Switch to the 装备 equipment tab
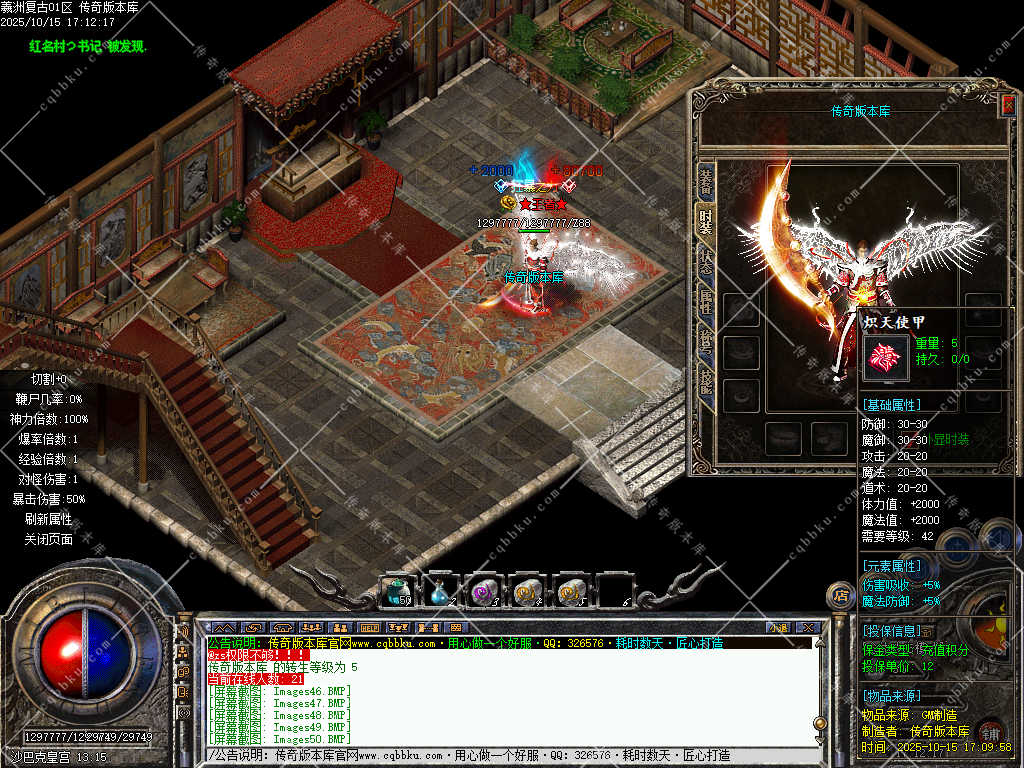1024x768 pixels. pos(706,181)
